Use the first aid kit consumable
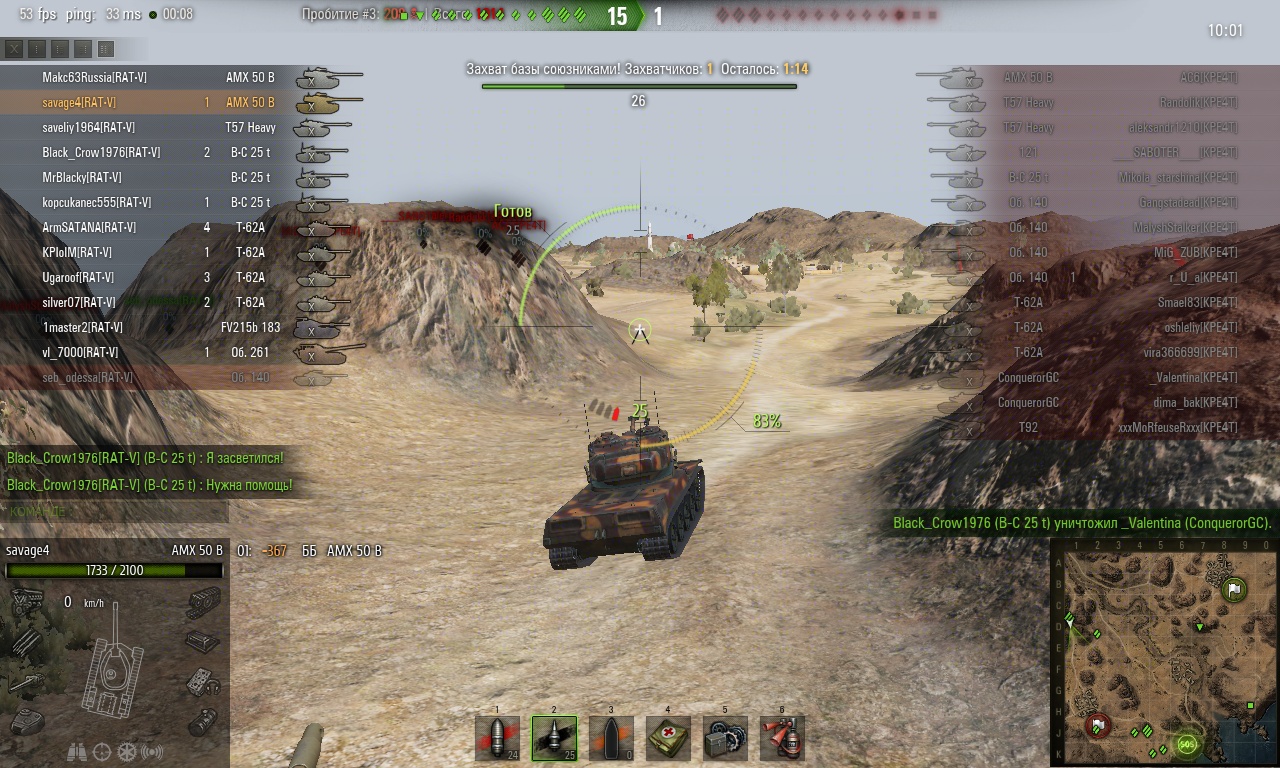1280x768 pixels. 668,738
